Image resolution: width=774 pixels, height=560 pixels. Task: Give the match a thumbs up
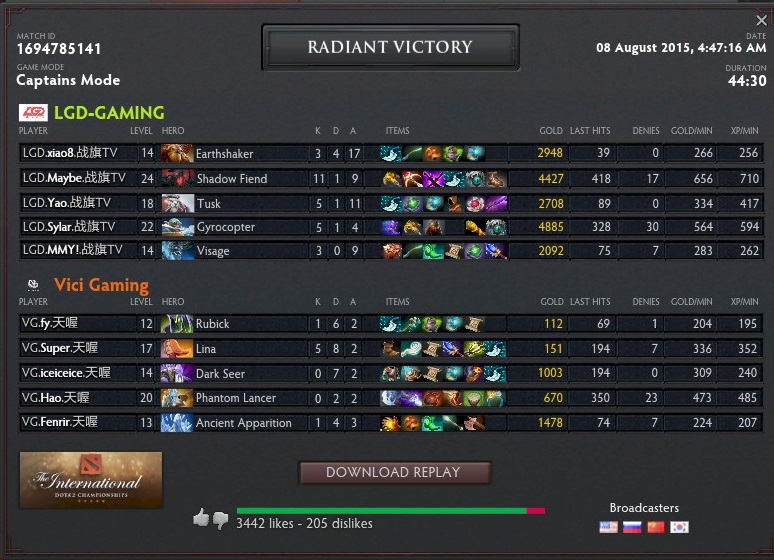201,518
